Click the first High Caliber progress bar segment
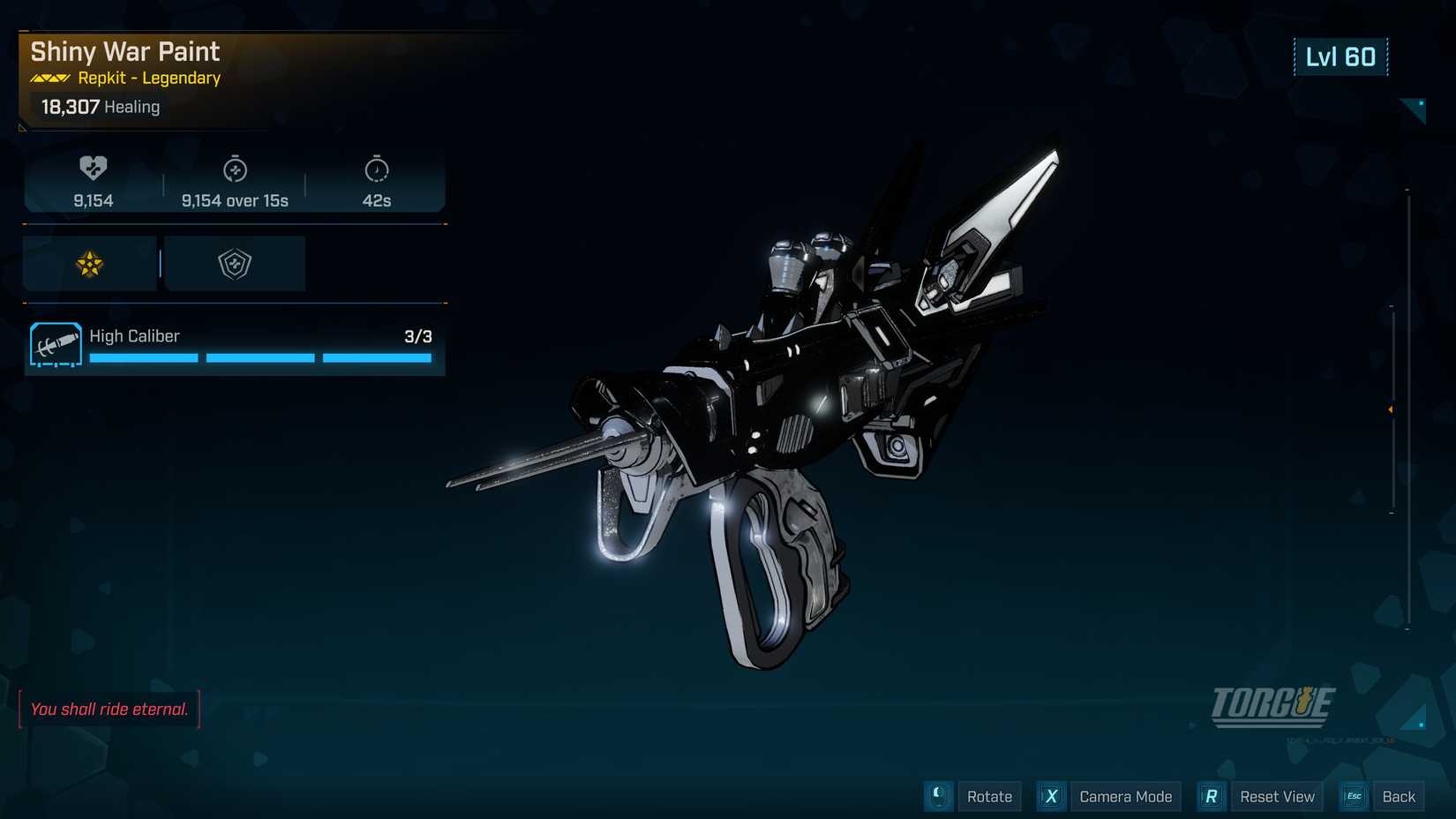 point(143,357)
